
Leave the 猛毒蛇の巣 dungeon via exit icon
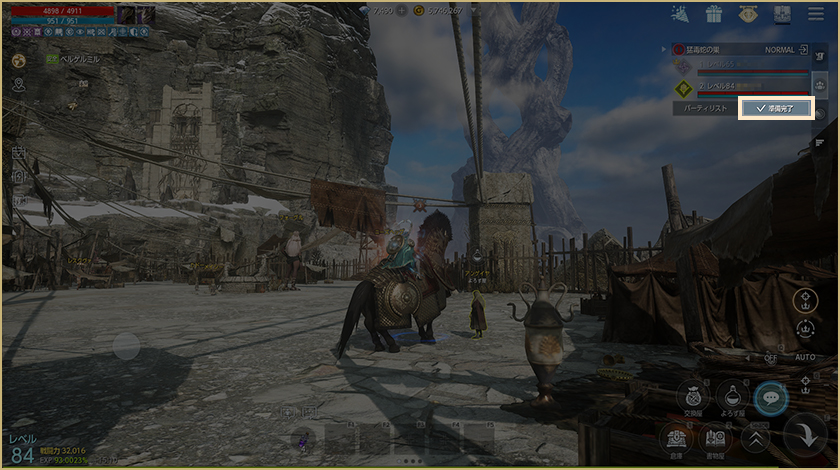point(802,48)
